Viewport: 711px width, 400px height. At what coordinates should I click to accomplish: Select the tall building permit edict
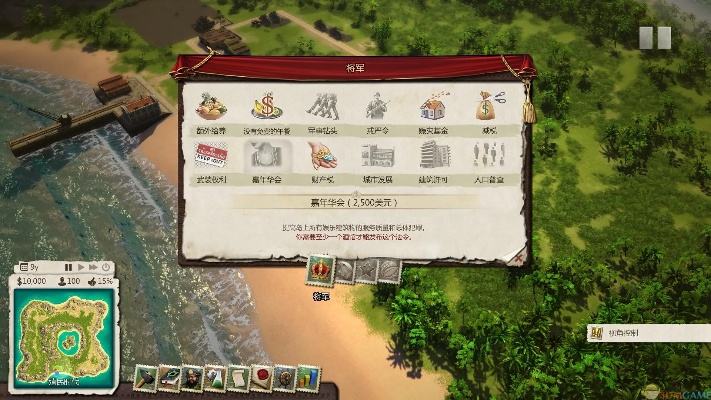433,155
